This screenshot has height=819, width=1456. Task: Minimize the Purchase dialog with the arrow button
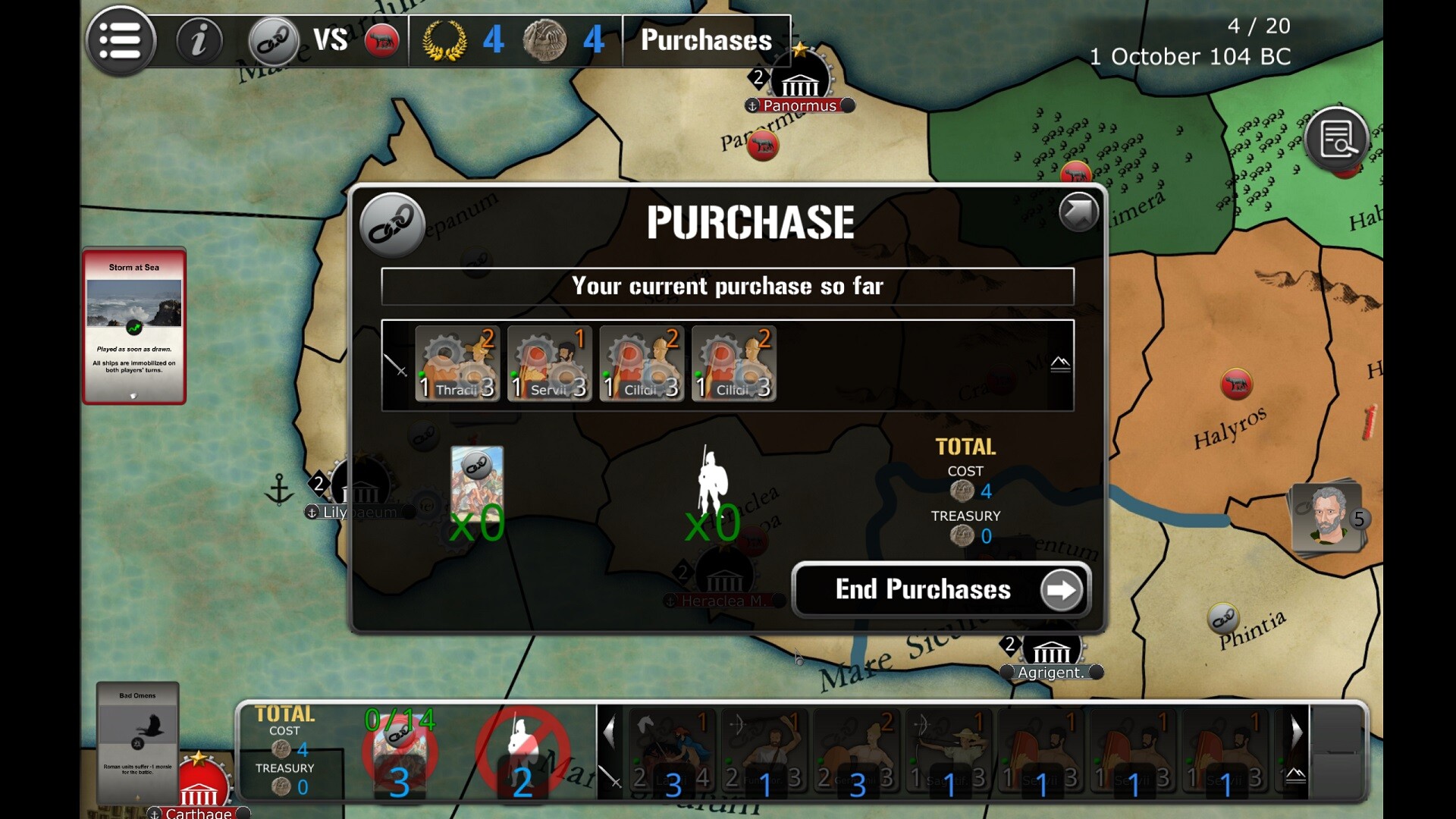click(1078, 212)
